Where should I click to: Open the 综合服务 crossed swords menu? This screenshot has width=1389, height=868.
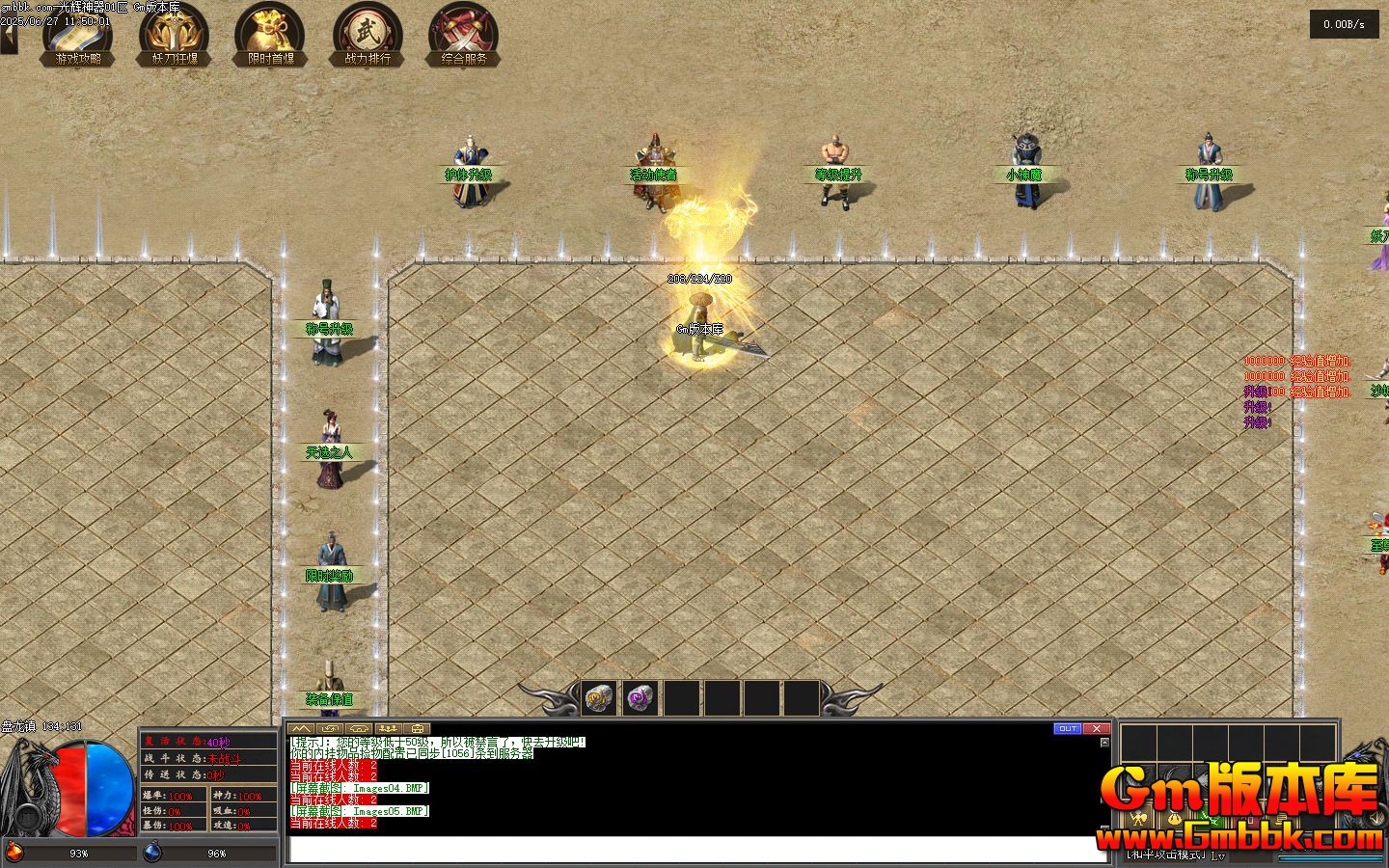point(464,35)
